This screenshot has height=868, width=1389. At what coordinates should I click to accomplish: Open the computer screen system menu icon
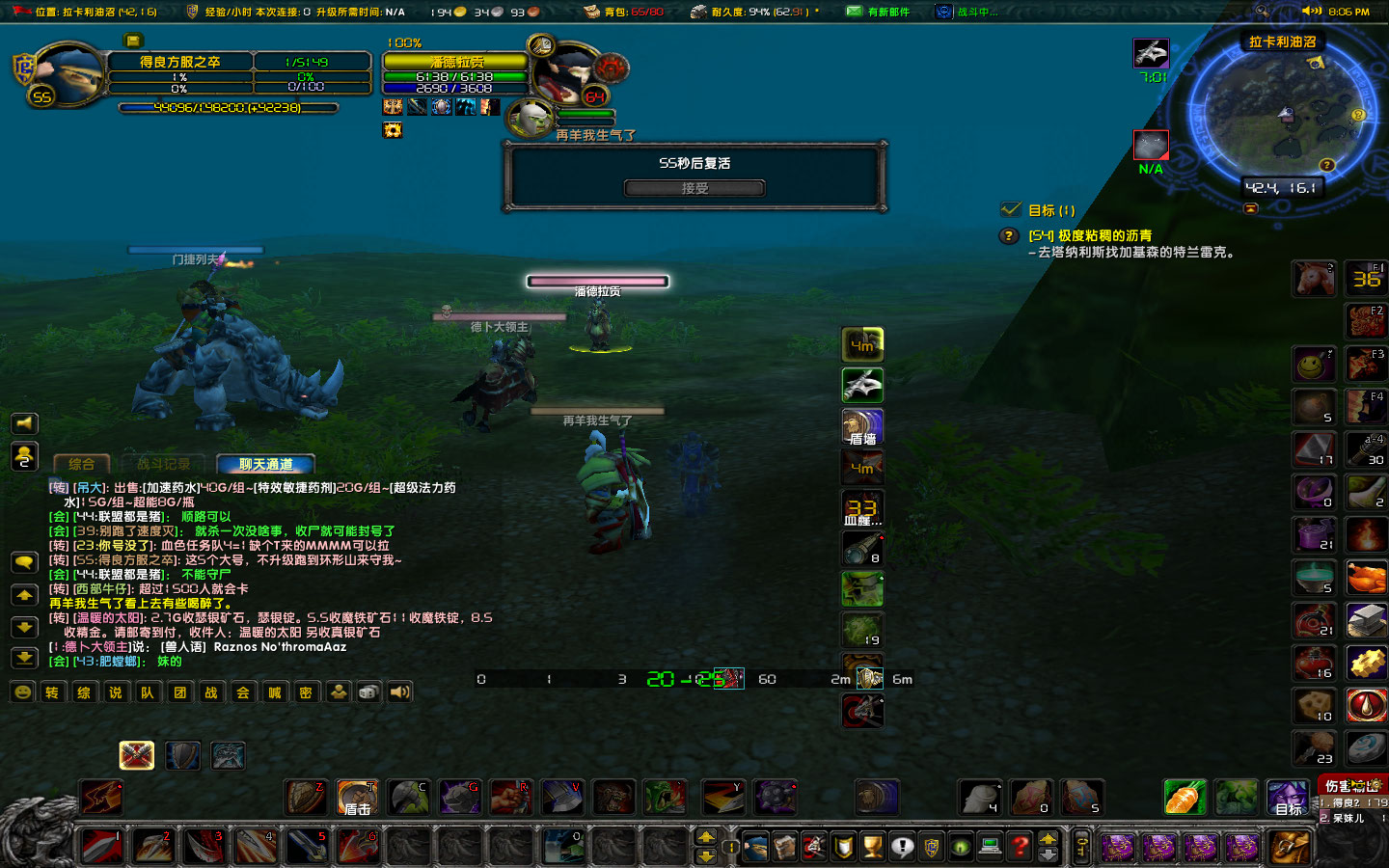click(x=988, y=846)
